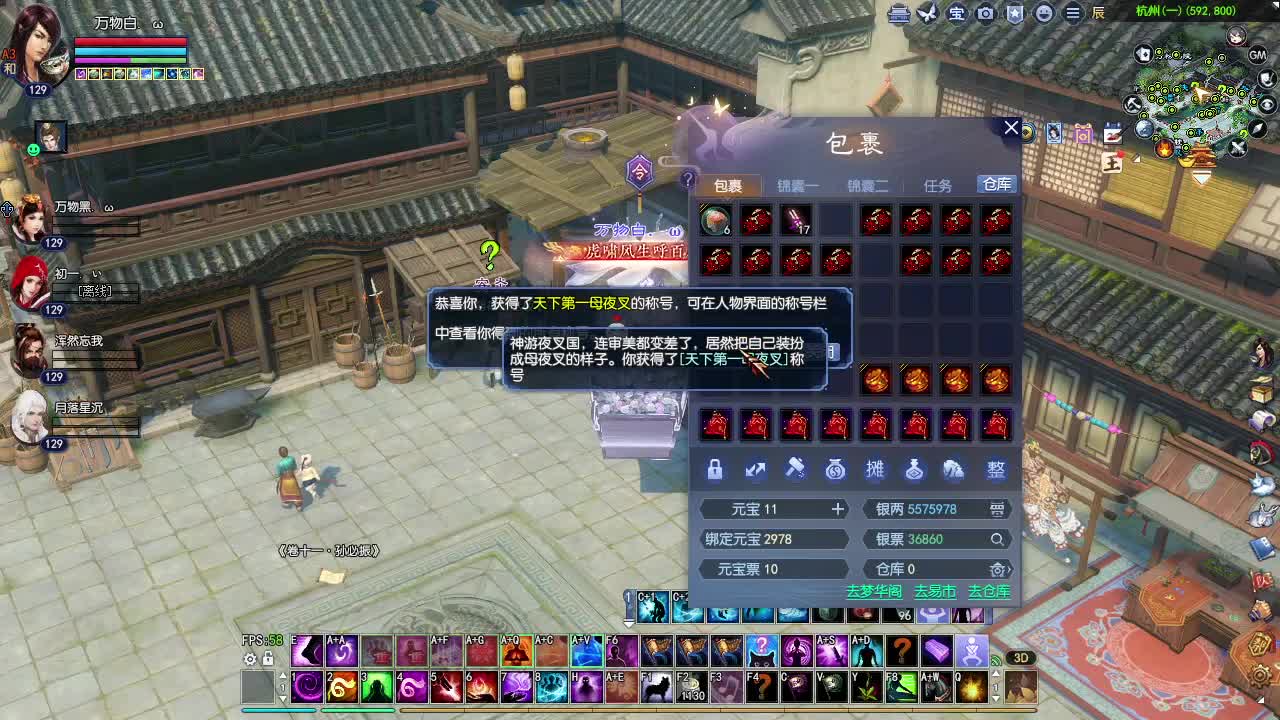Toggle the padlock next to the FPS counter
The image size is (1280, 720).
point(267,660)
